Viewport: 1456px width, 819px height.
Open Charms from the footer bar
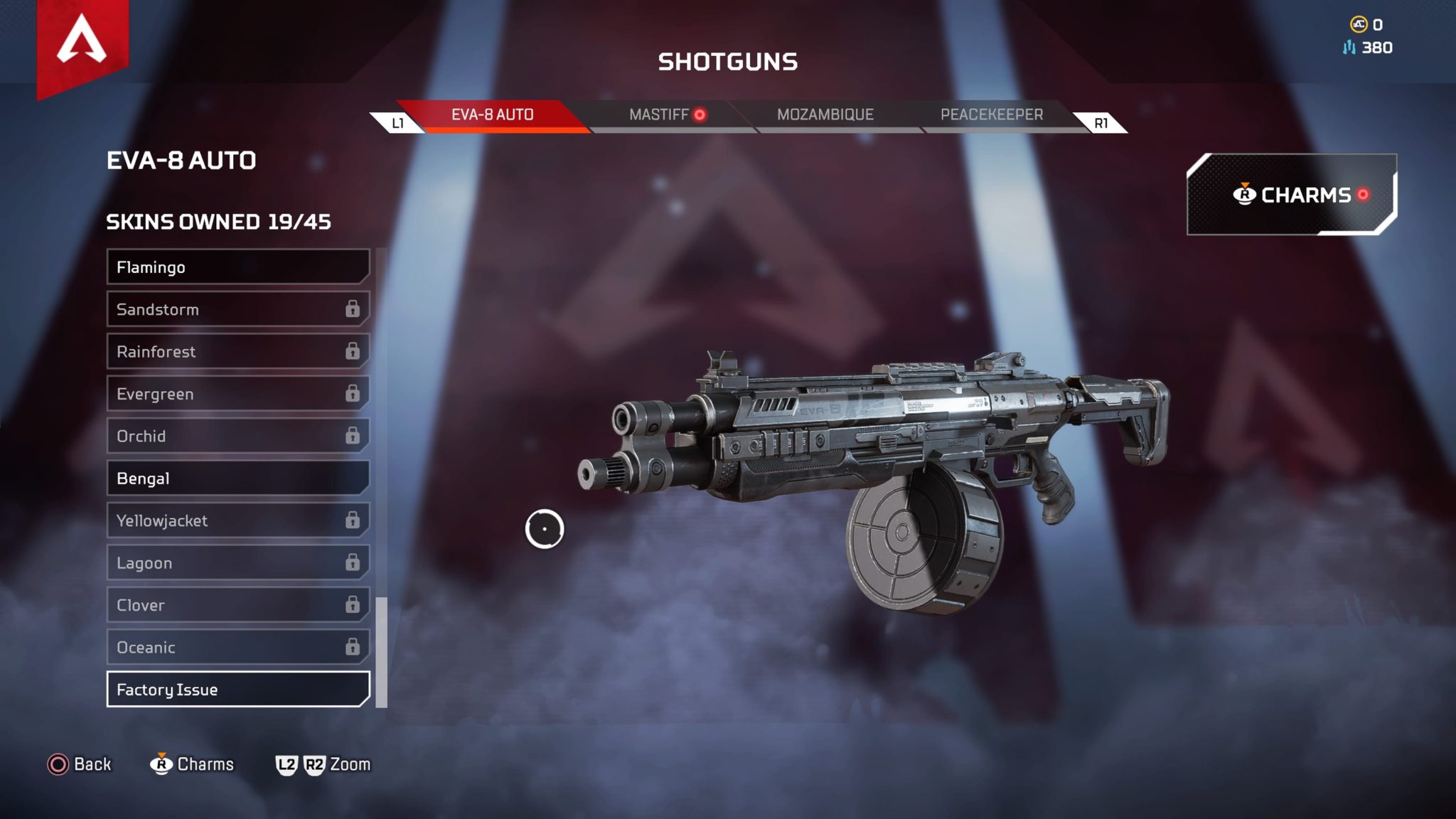tap(205, 764)
